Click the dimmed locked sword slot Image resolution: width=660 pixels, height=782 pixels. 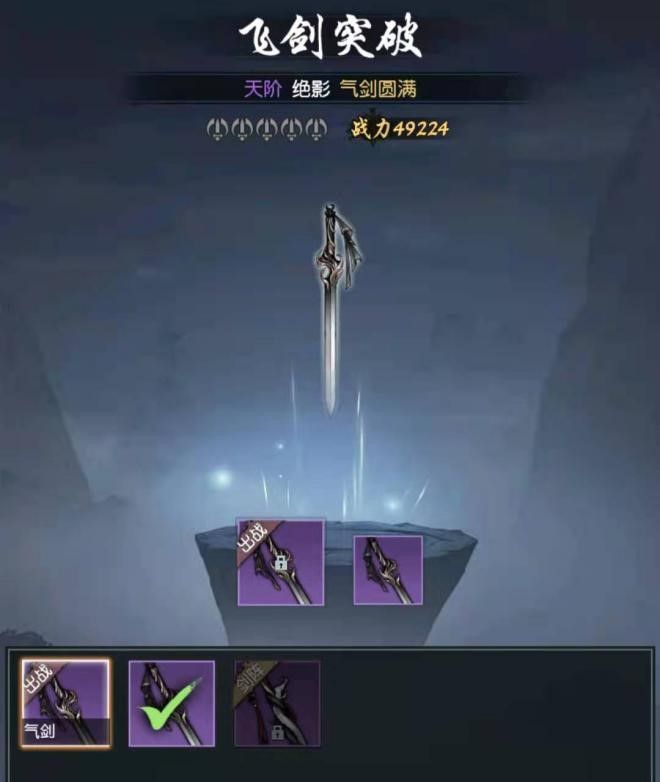(x=277, y=702)
